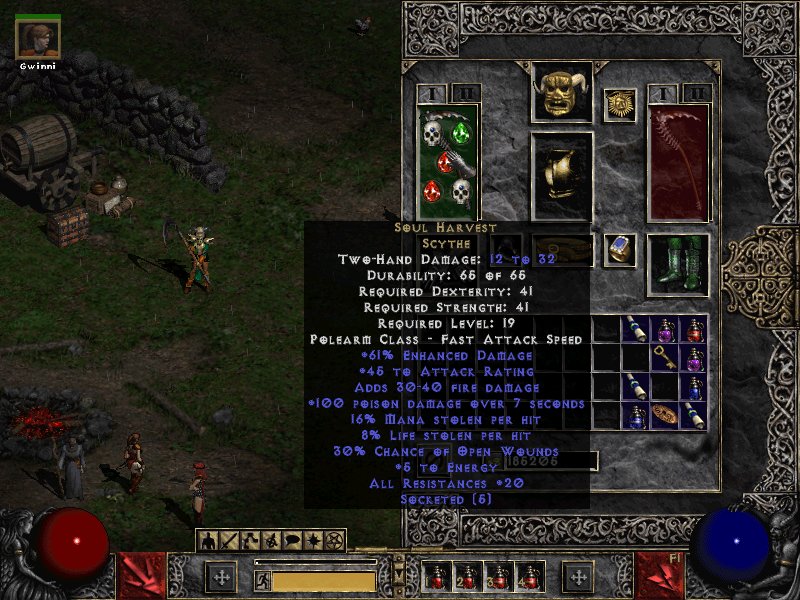
Task: Open the game menu pentagram icon
Action: pyautogui.click(x=335, y=541)
